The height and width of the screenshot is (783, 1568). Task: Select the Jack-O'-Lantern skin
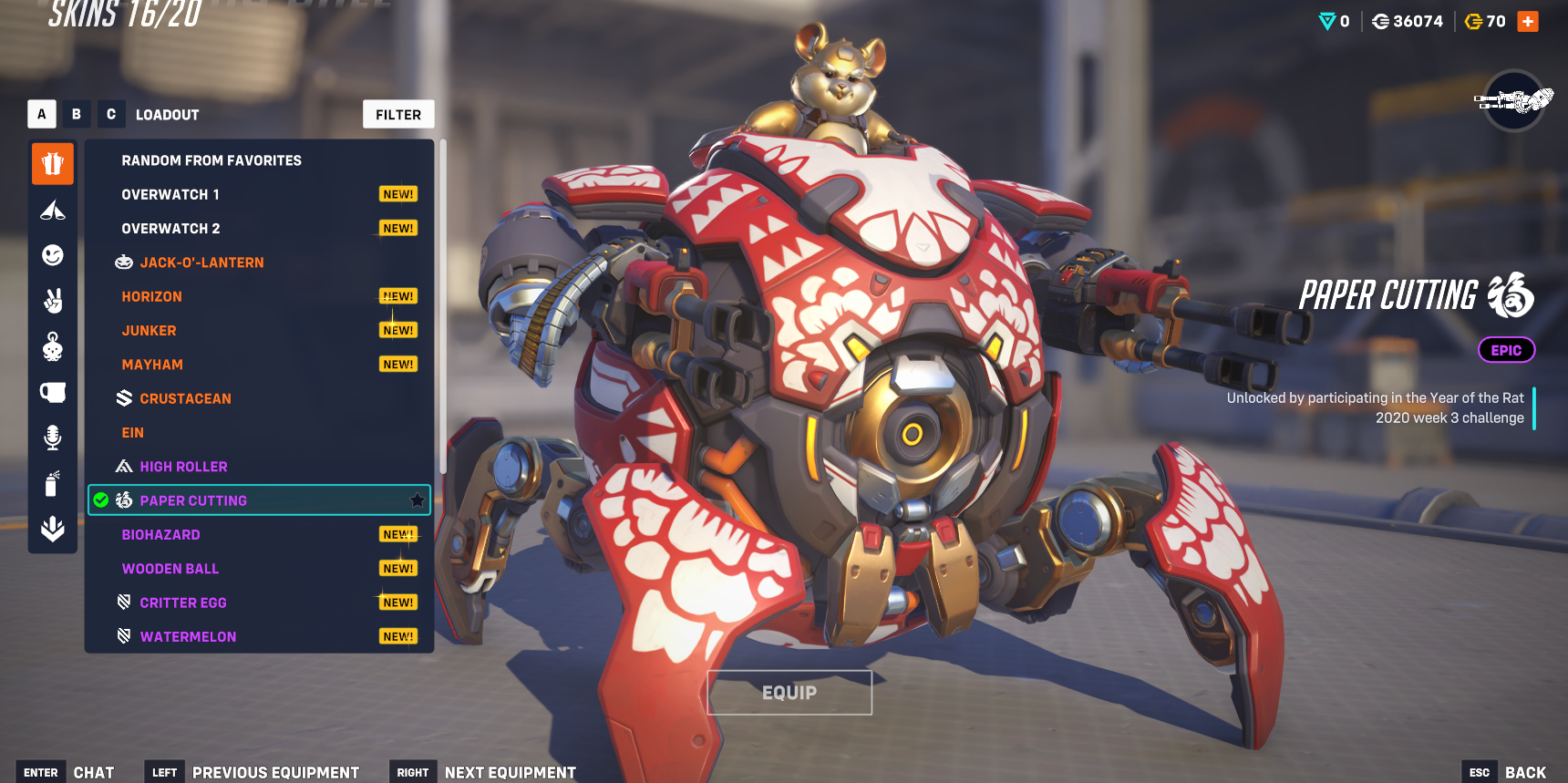[201, 263]
